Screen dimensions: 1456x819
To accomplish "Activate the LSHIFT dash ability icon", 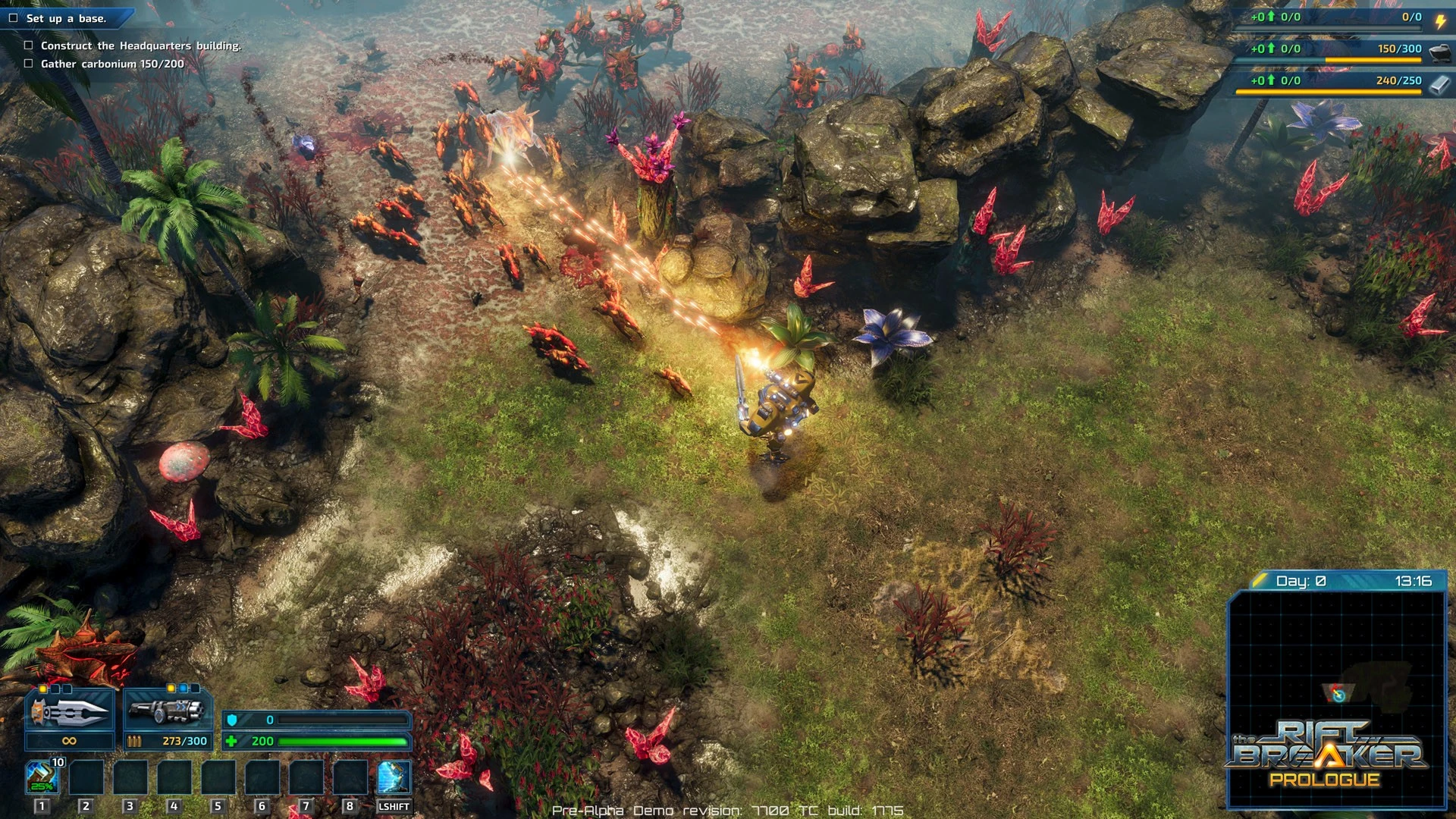I will click(394, 777).
